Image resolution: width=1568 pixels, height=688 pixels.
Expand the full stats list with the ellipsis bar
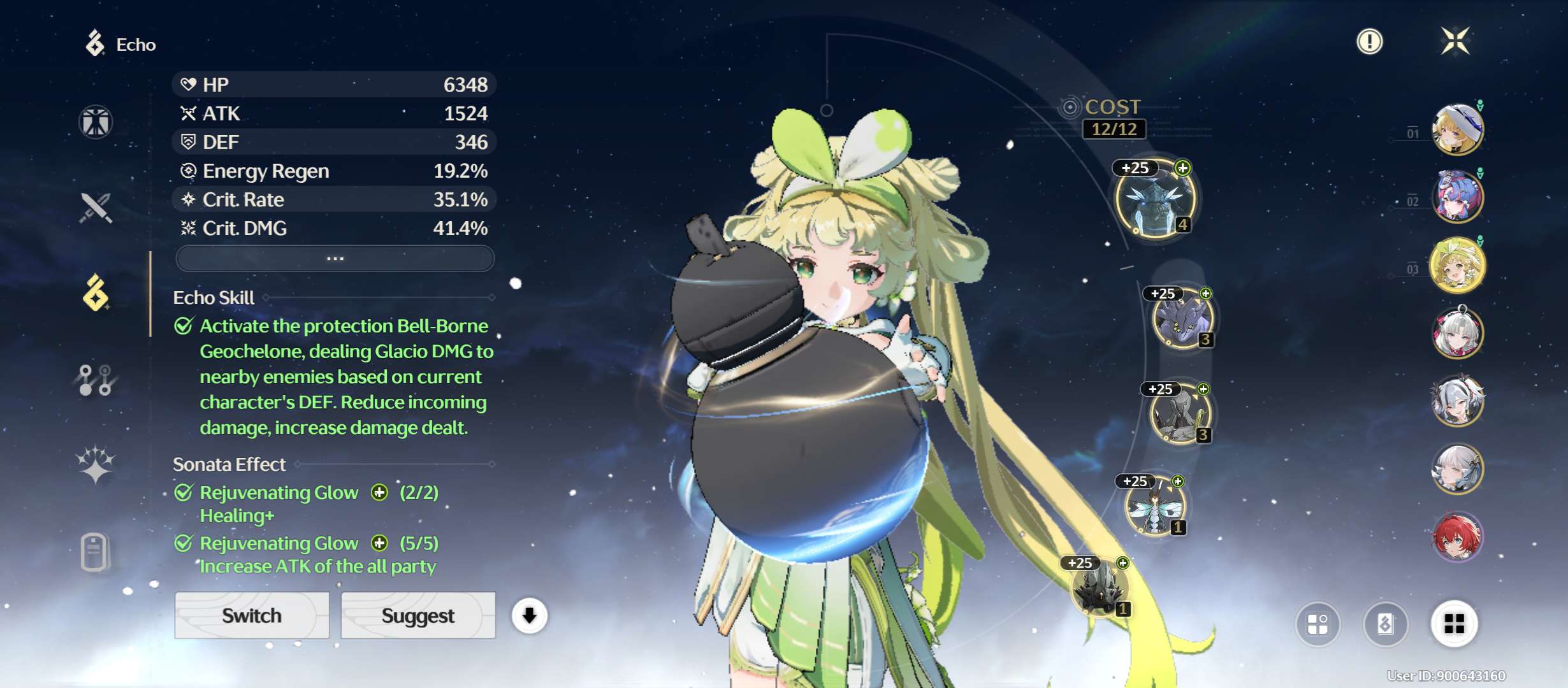point(335,259)
